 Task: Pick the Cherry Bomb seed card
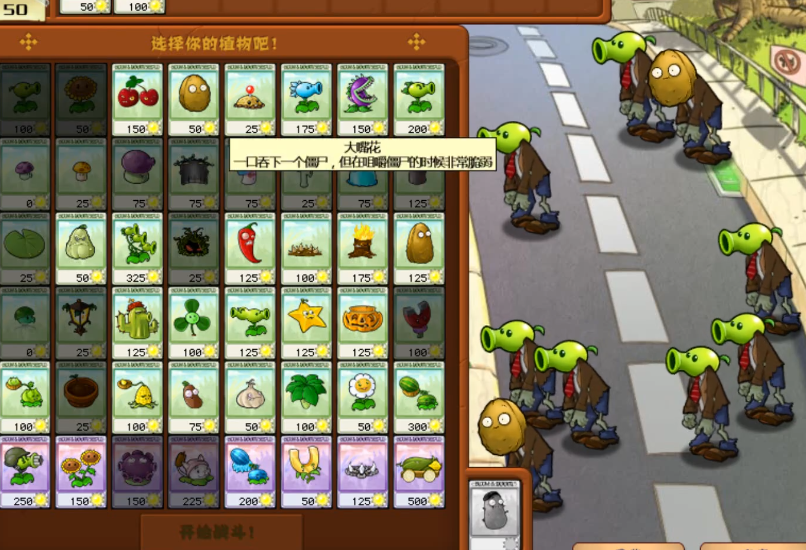pyautogui.click(x=138, y=99)
